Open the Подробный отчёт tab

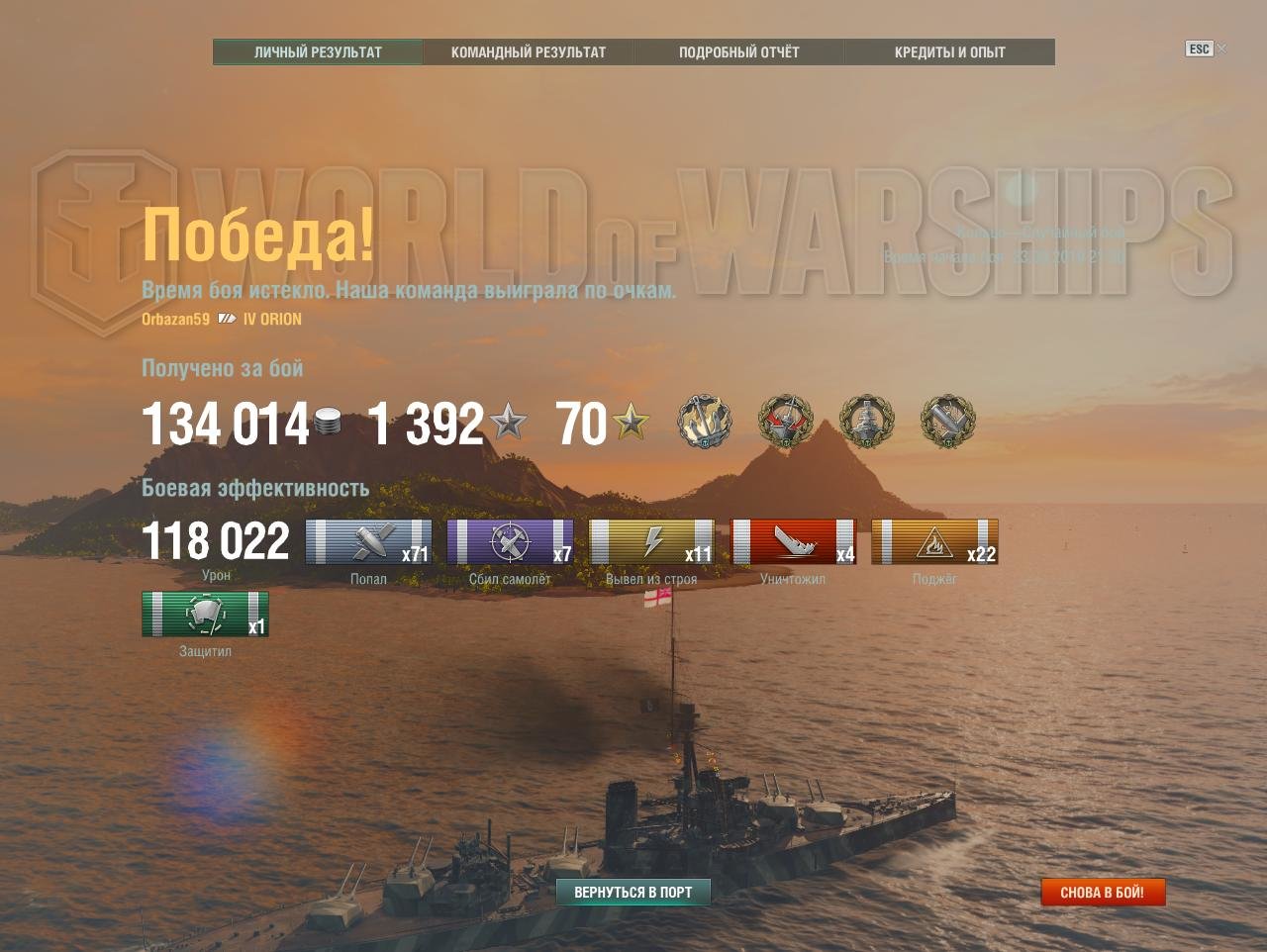(x=738, y=52)
